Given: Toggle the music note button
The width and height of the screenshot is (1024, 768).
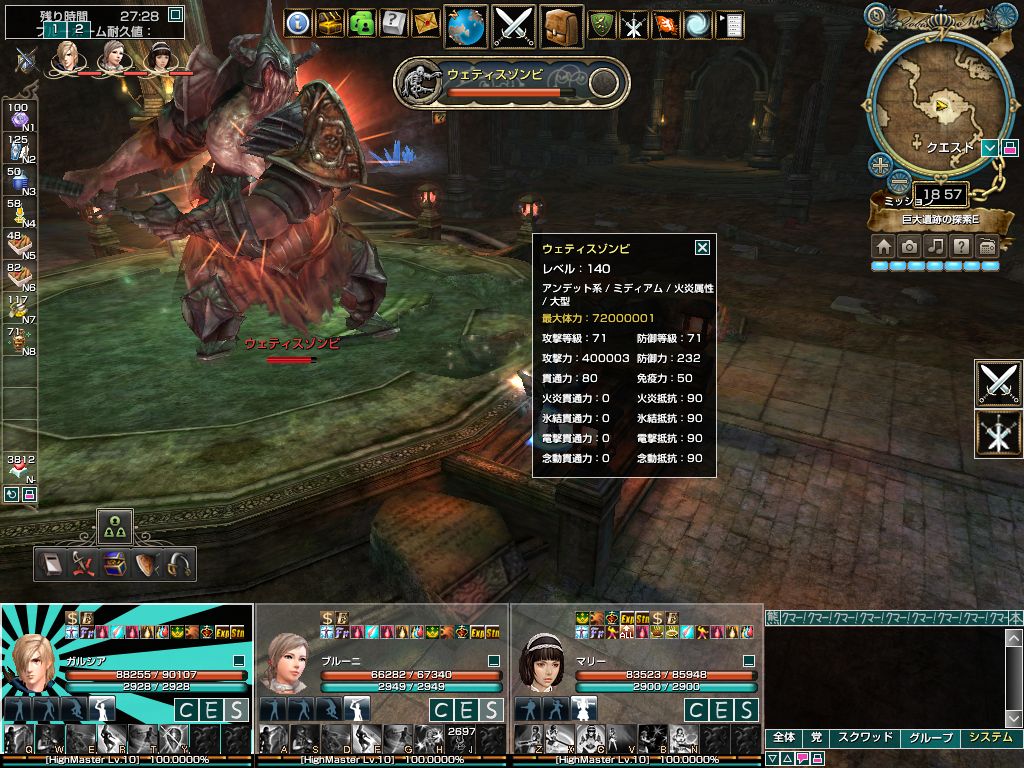Looking at the screenshot, I should pos(935,246).
